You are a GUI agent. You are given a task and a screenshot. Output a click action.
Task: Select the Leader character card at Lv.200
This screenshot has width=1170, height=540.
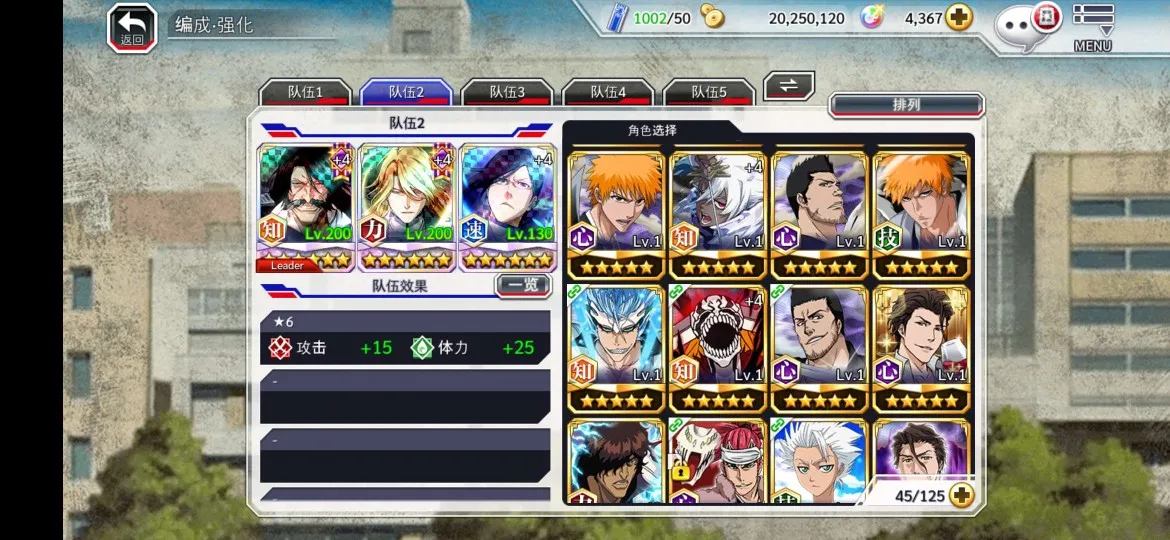click(x=306, y=208)
